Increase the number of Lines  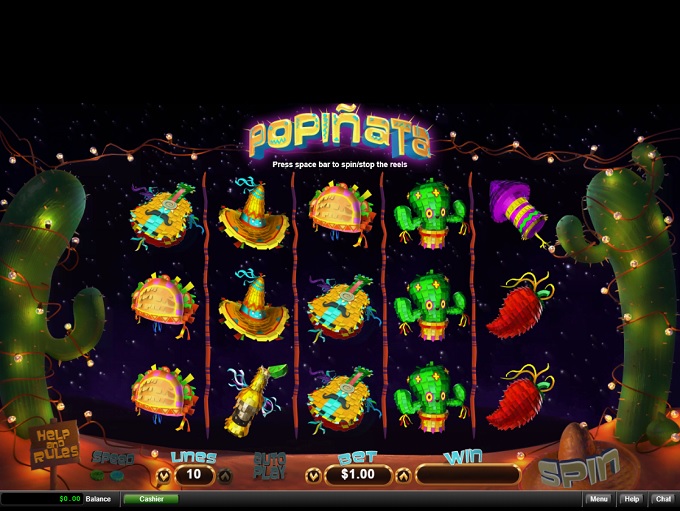click(224, 475)
